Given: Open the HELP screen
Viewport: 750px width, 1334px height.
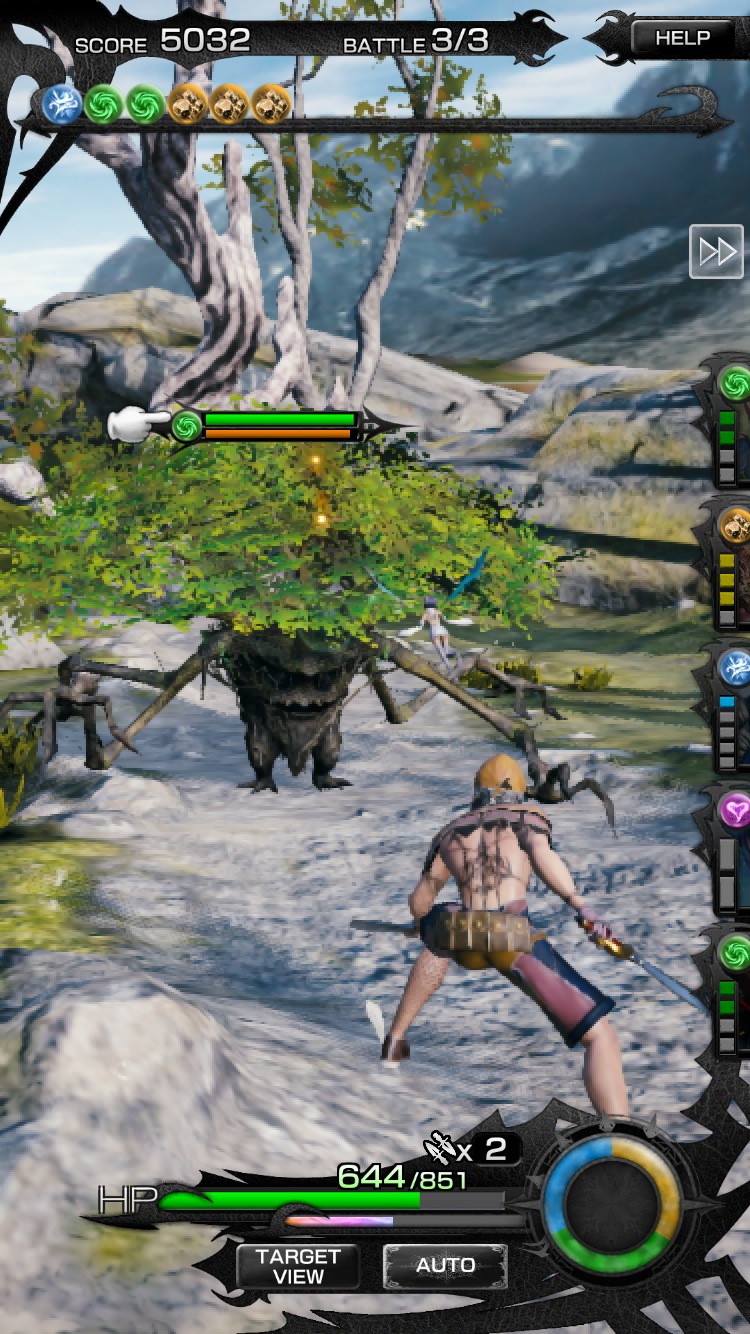Looking at the screenshot, I should pyautogui.click(x=682, y=39).
